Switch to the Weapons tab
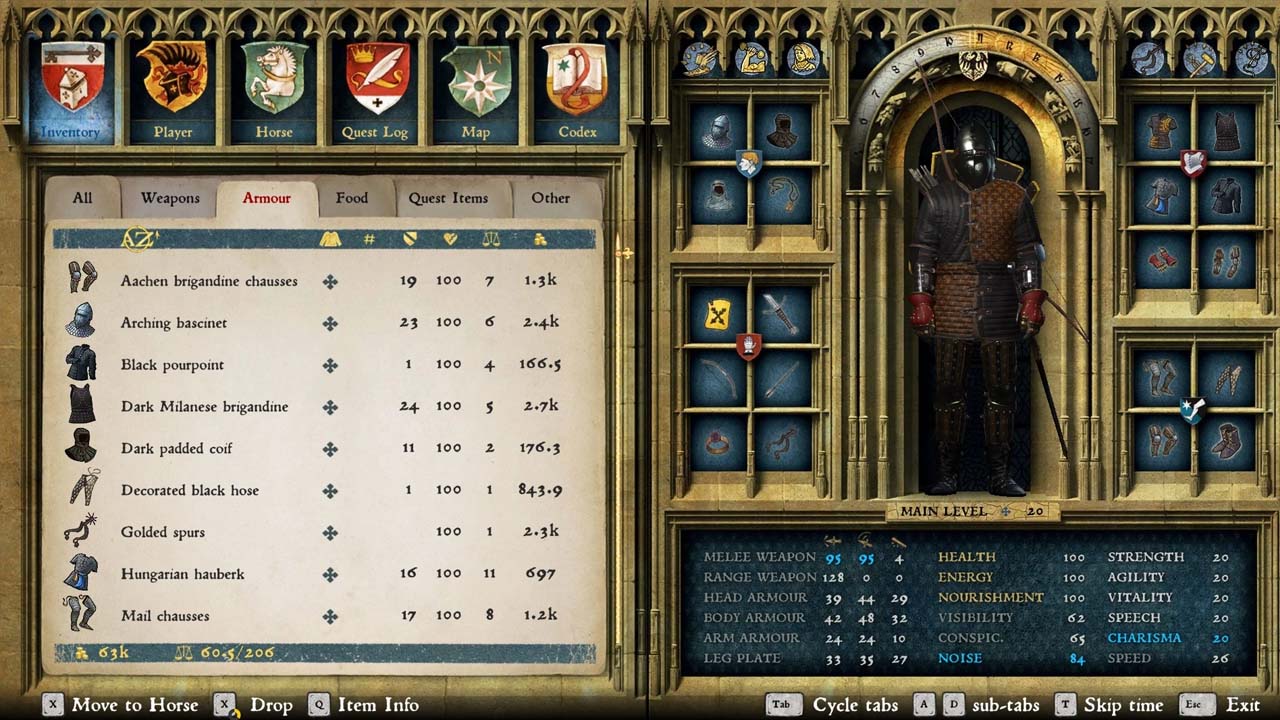The height and width of the screenshot is (720, 1280). [170, 198]
